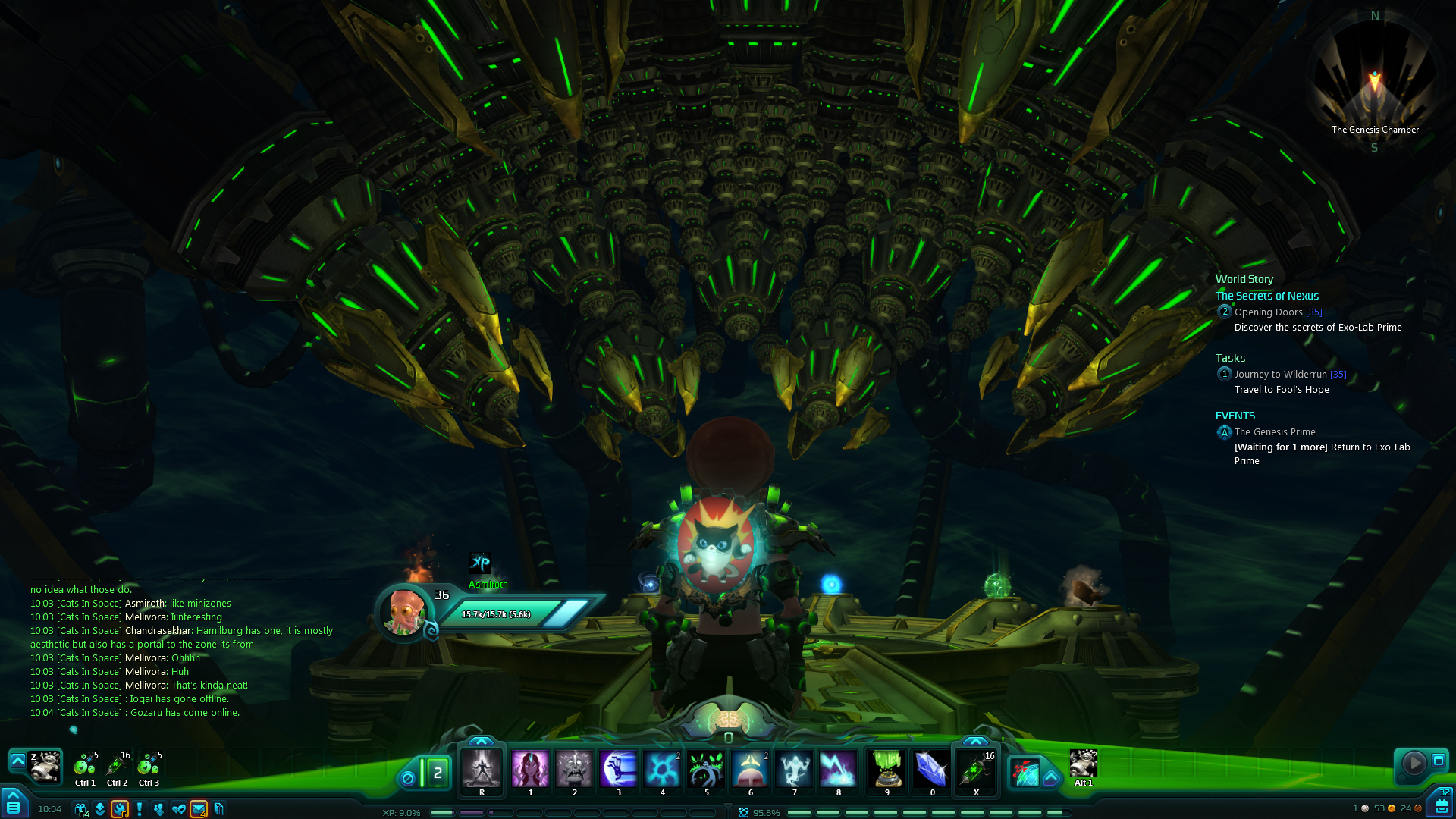Open the mail envelope icon
1456x819 pixels.
pyautogui.click(x=199, y=809)
